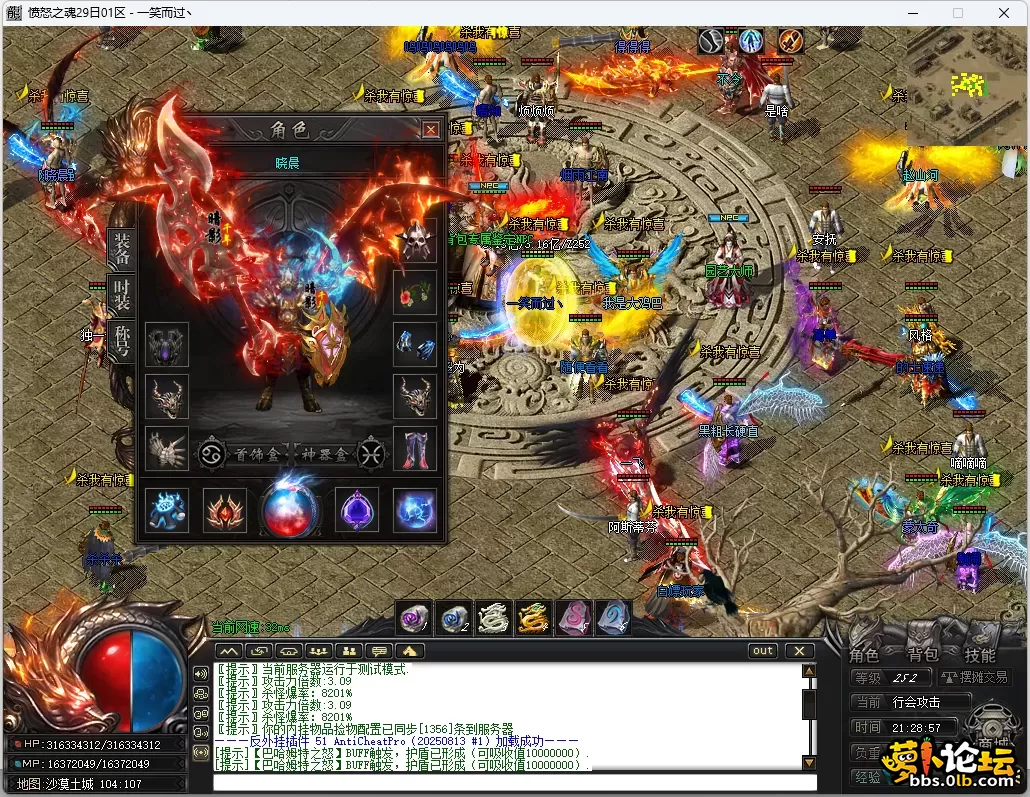
Task: Click the red-blue orb in character panel
Action: (290, 509)
